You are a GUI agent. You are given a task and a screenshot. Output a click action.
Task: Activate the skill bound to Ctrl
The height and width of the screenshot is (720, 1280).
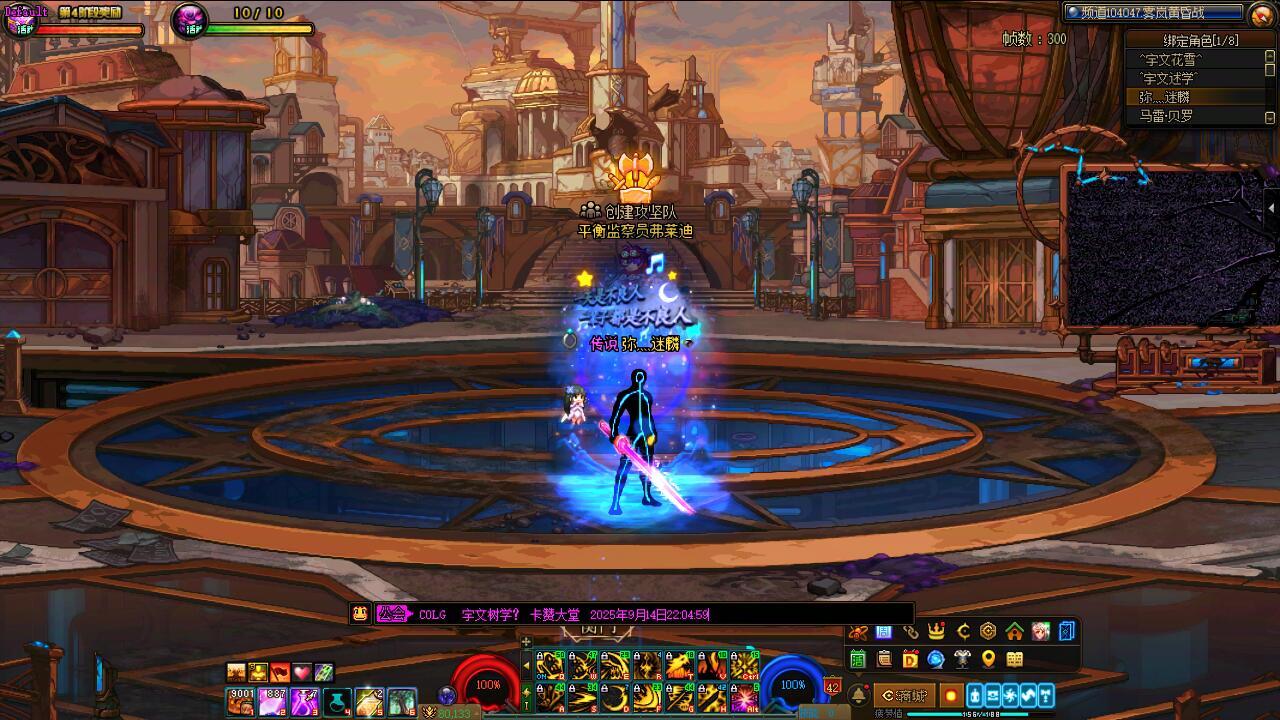point(744,665)
